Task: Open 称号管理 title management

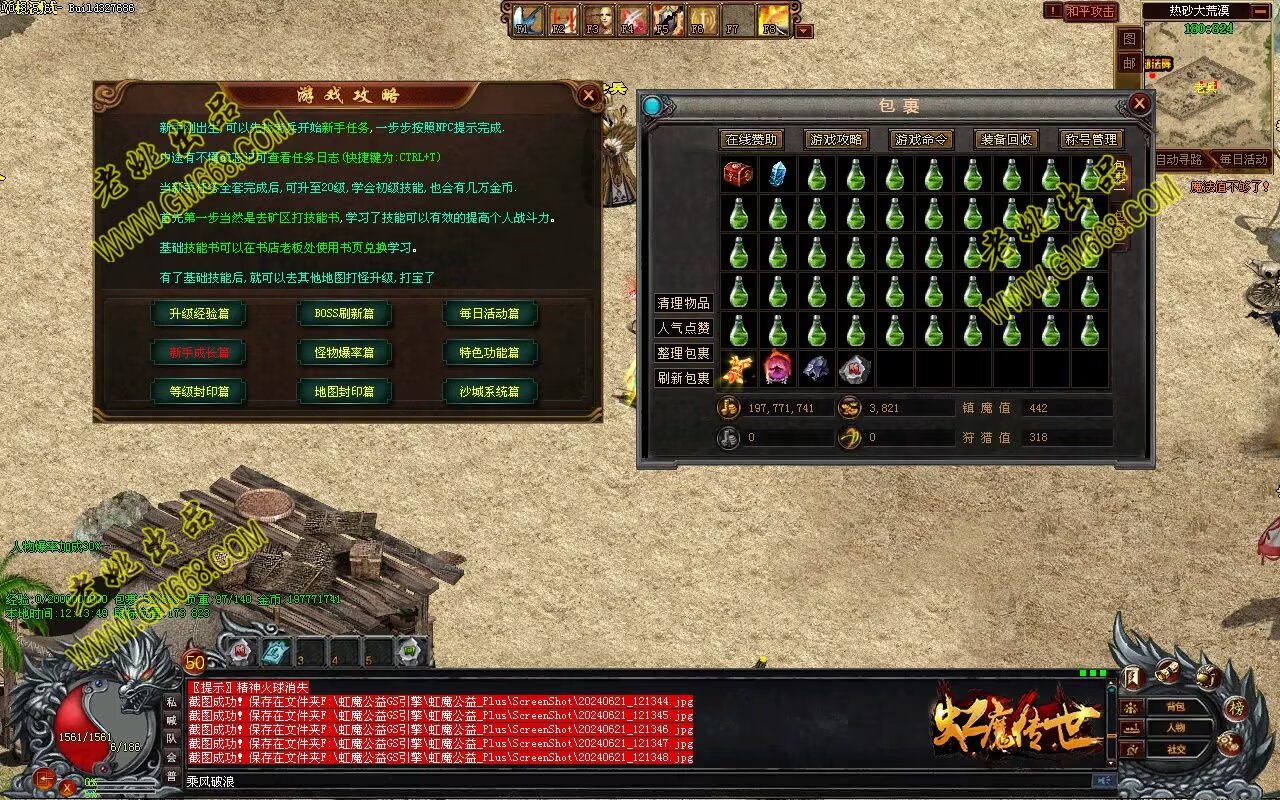Action: (1091, 140)
